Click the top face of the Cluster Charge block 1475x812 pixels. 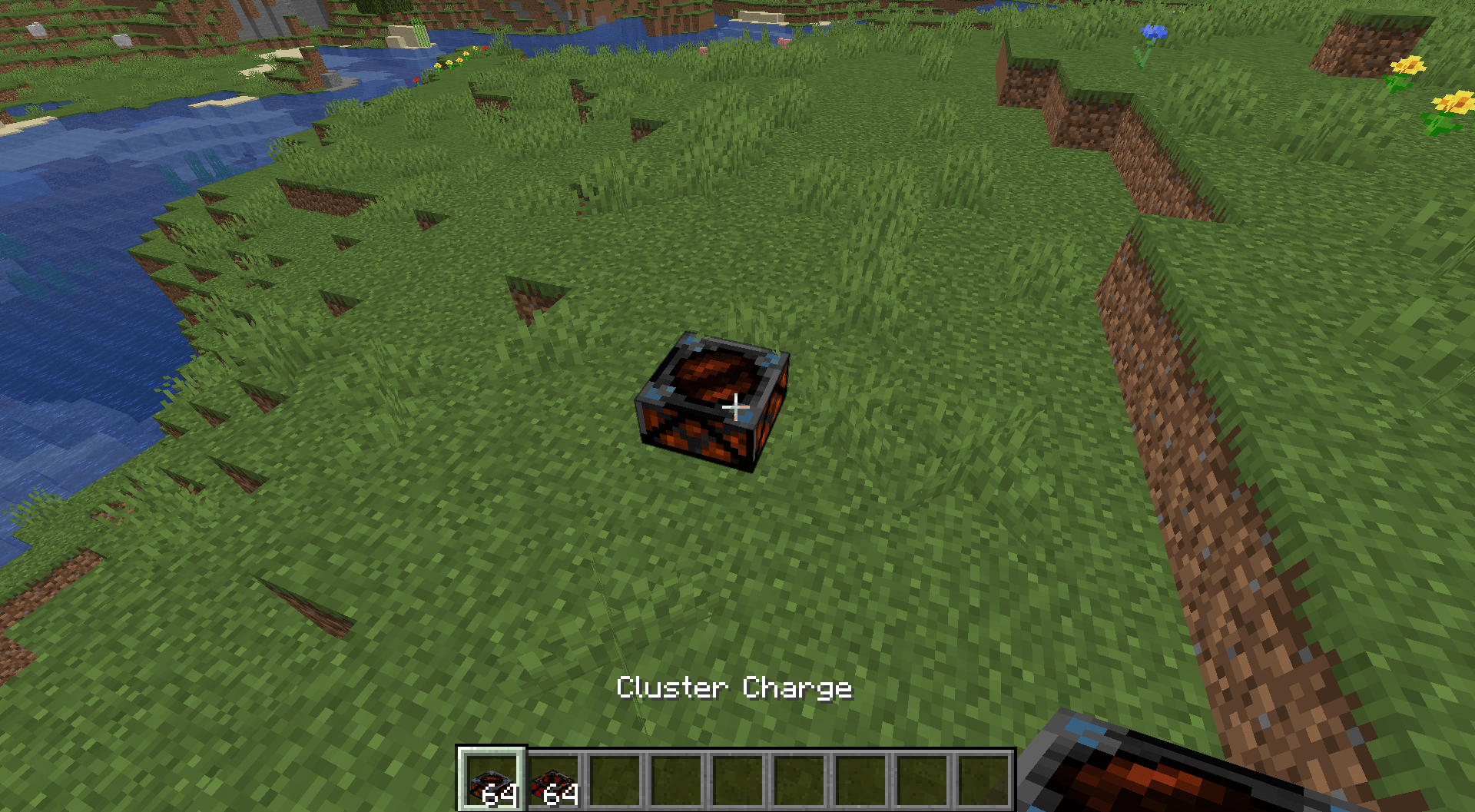(707, 373)
